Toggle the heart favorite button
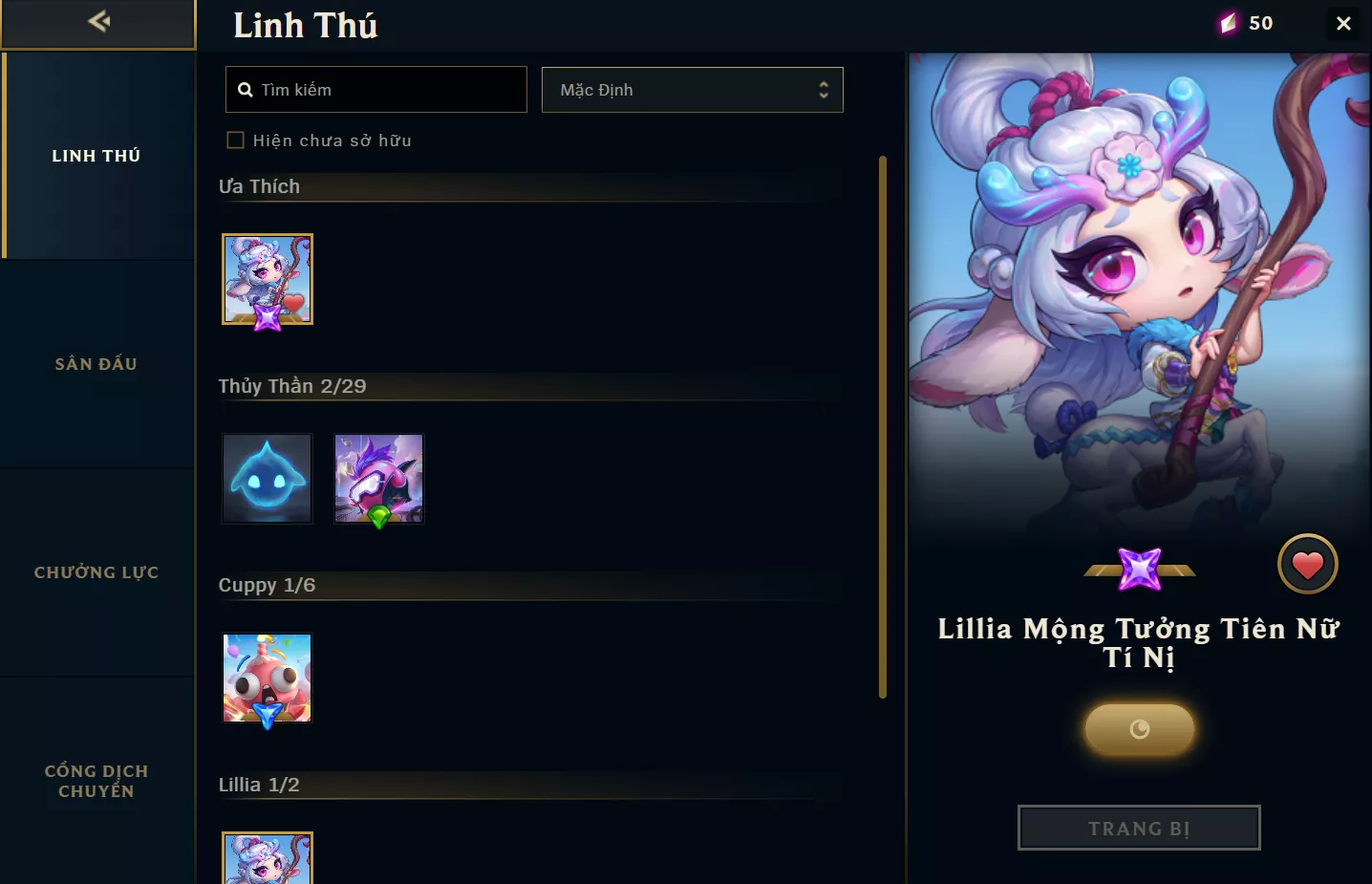 (1307, 565)
